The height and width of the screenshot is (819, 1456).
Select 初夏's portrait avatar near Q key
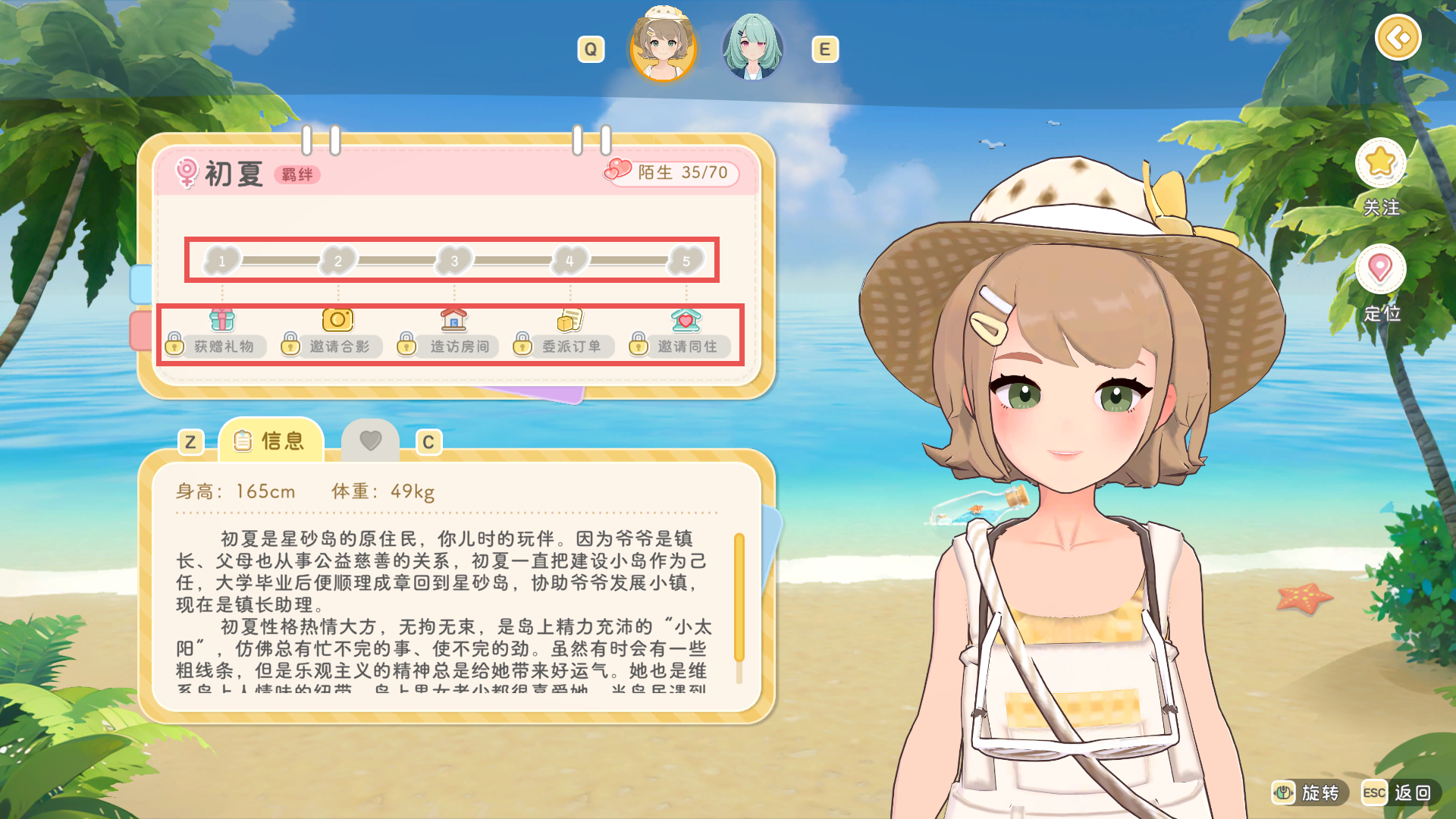662,48
